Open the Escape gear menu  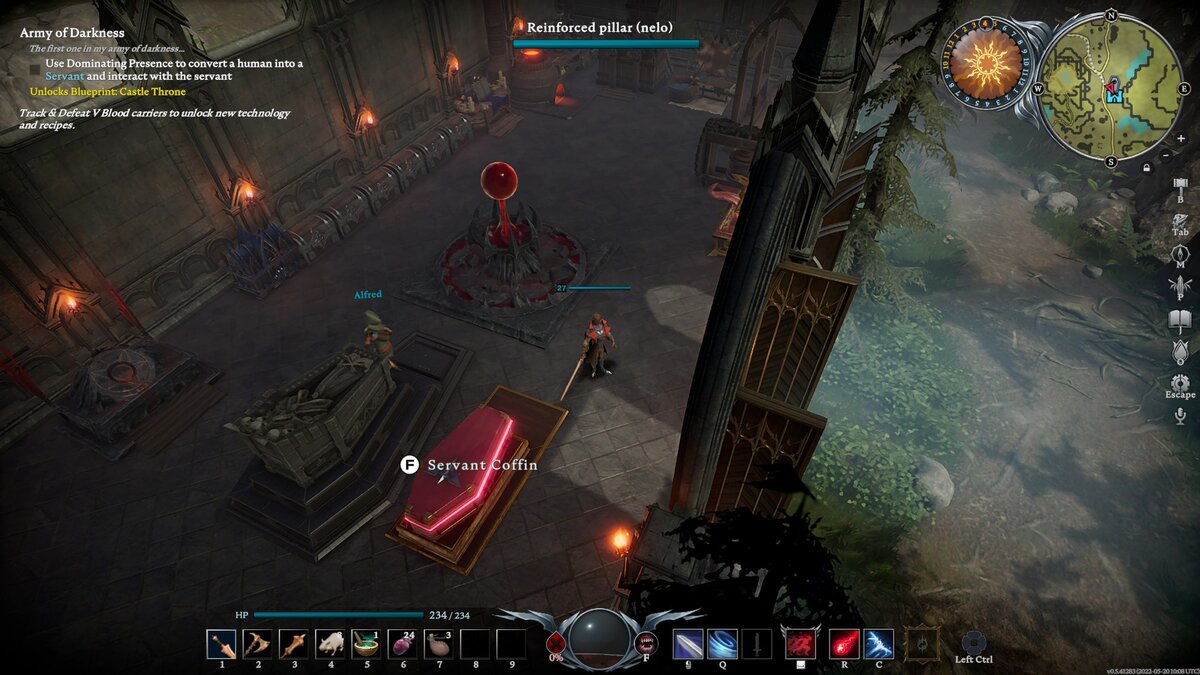pyautogui.click(x=1180, y=383)
